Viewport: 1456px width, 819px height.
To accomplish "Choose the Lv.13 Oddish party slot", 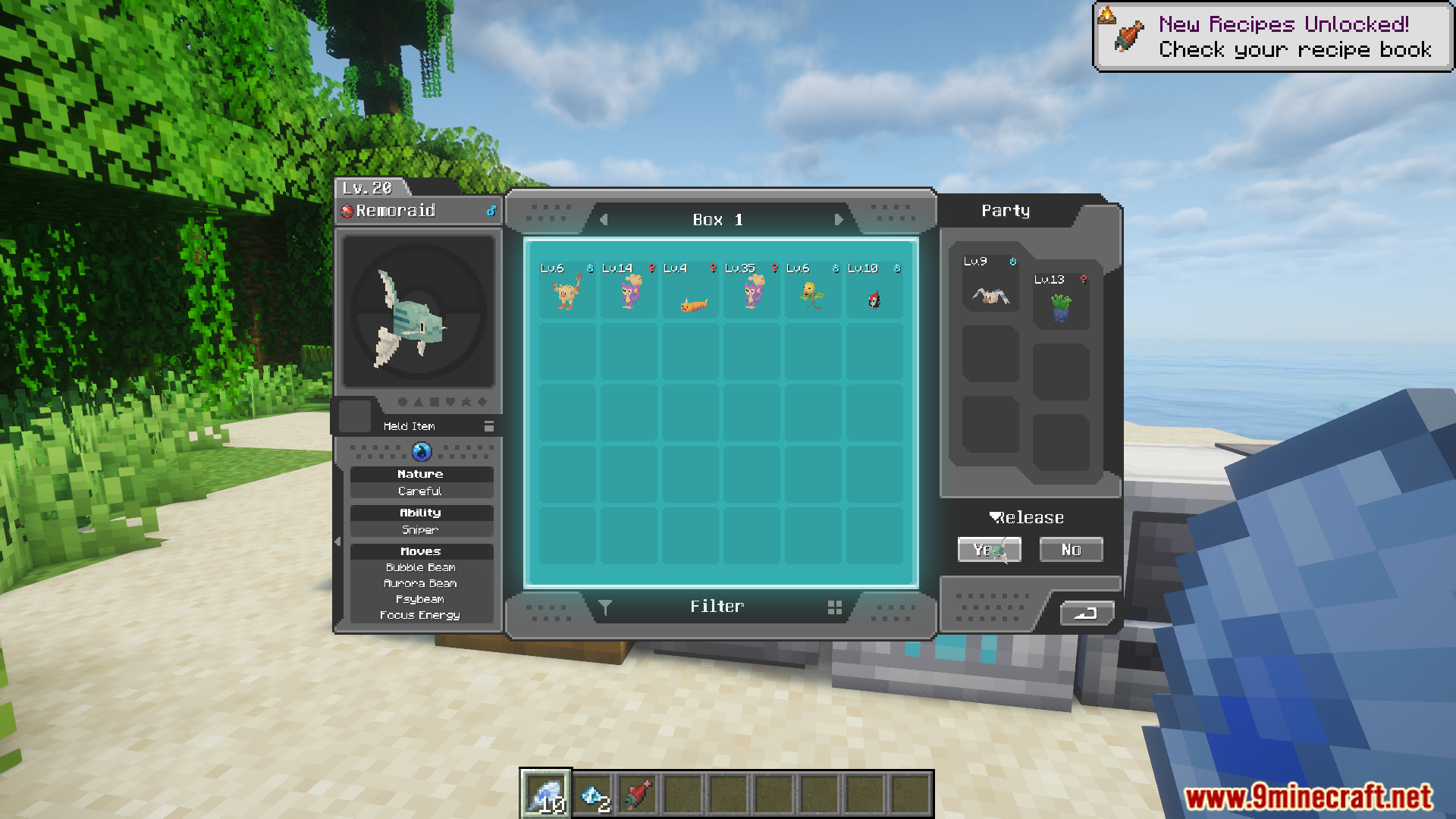I will [x=1061, y=307].
